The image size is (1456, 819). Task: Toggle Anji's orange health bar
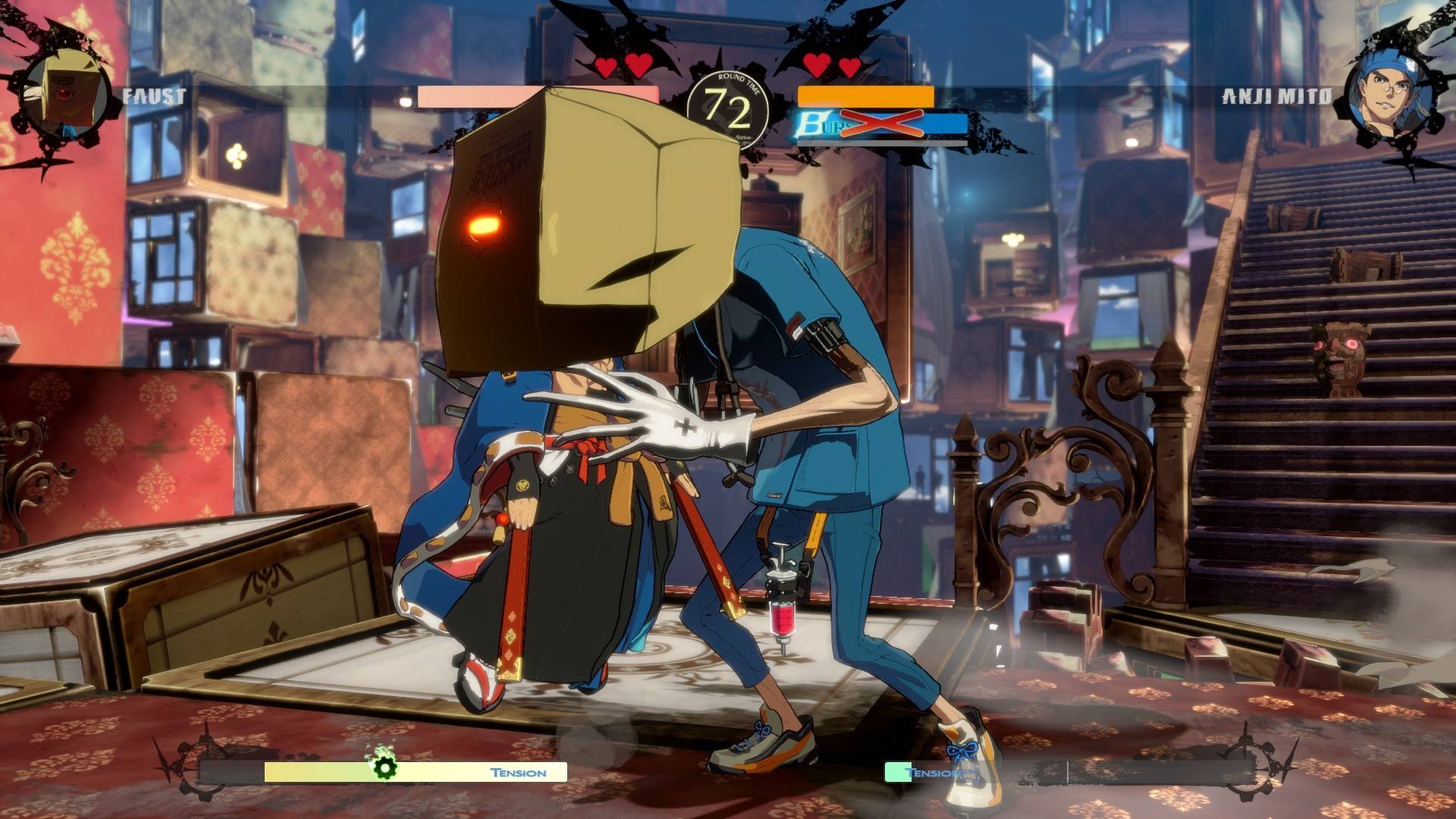(864, 97)
